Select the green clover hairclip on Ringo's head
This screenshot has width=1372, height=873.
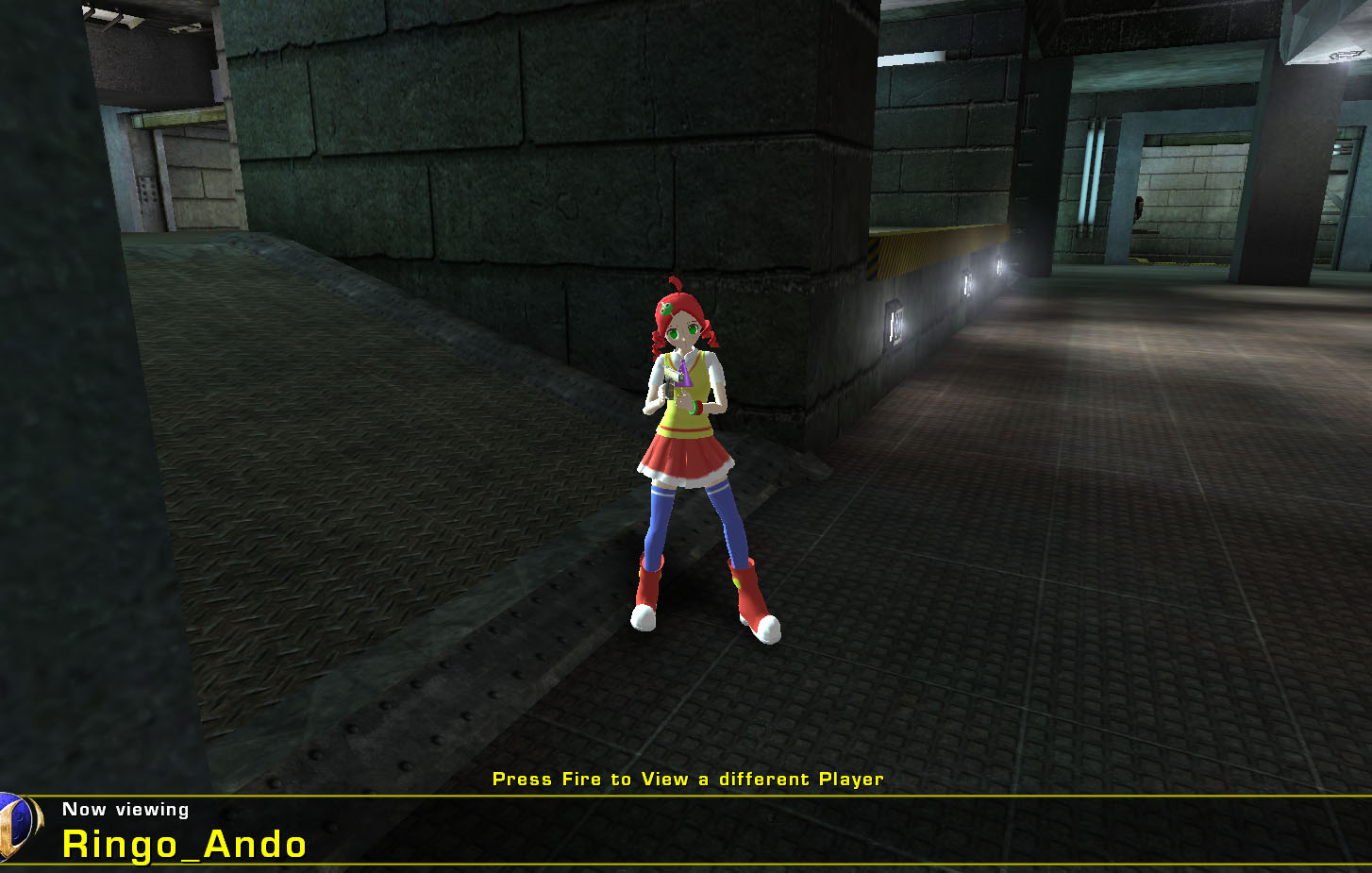(x=666, y=308)
